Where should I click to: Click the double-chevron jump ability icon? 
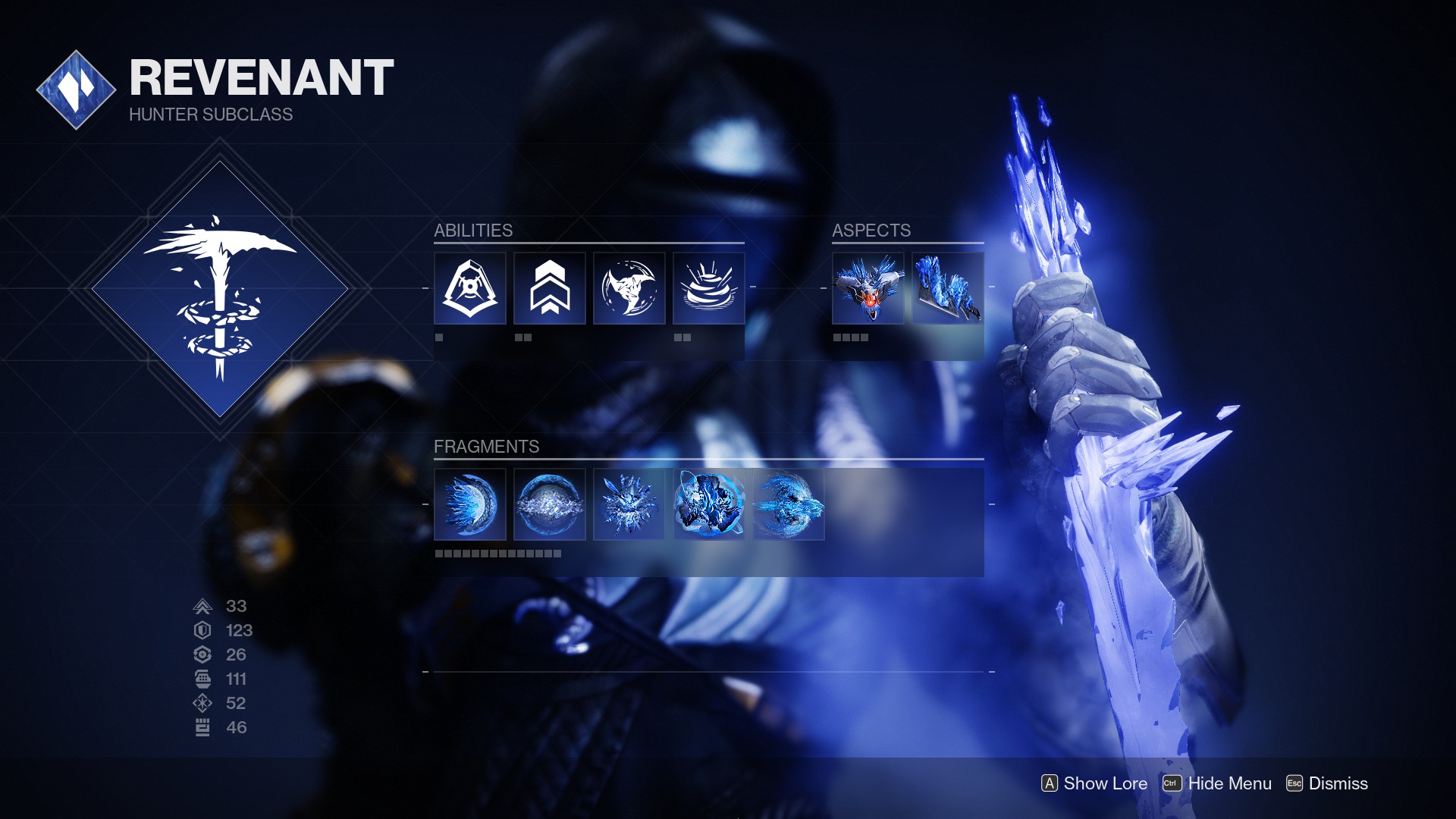[x=550, y=289]
